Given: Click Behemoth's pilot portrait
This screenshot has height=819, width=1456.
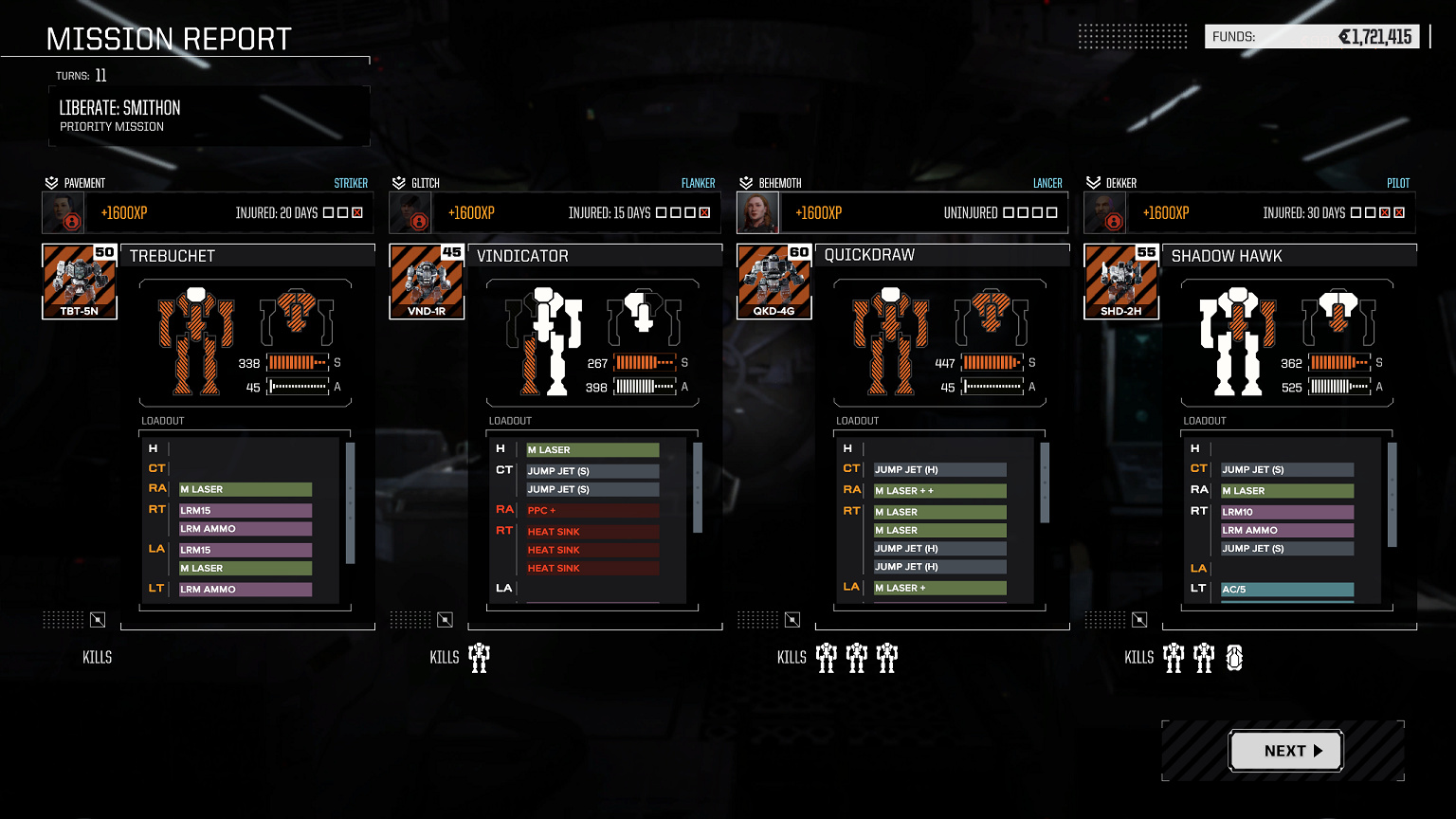Looking at the screenshot, I should point(758,213).
